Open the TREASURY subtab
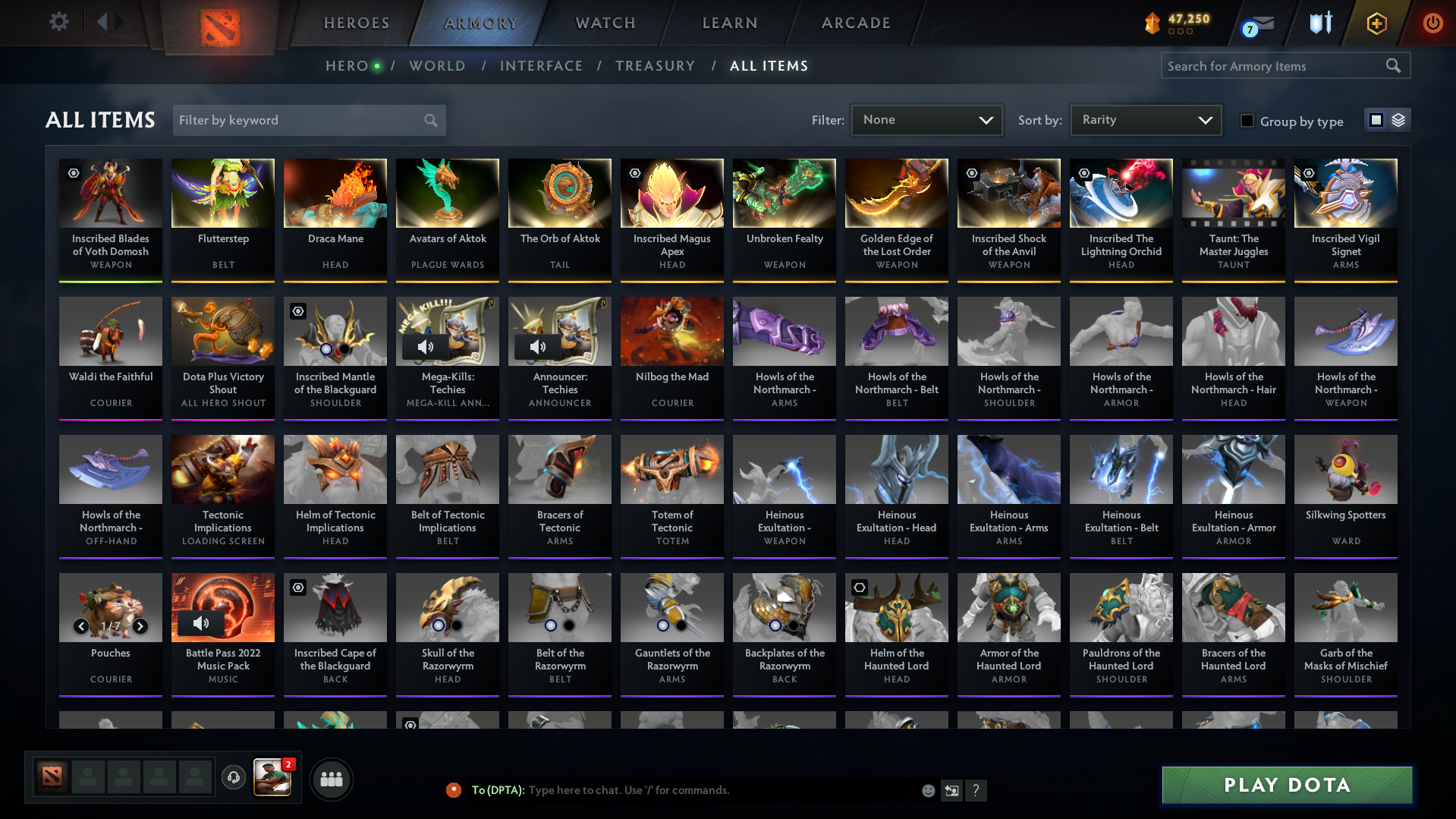1456x819 pixels. click(656, 66)
